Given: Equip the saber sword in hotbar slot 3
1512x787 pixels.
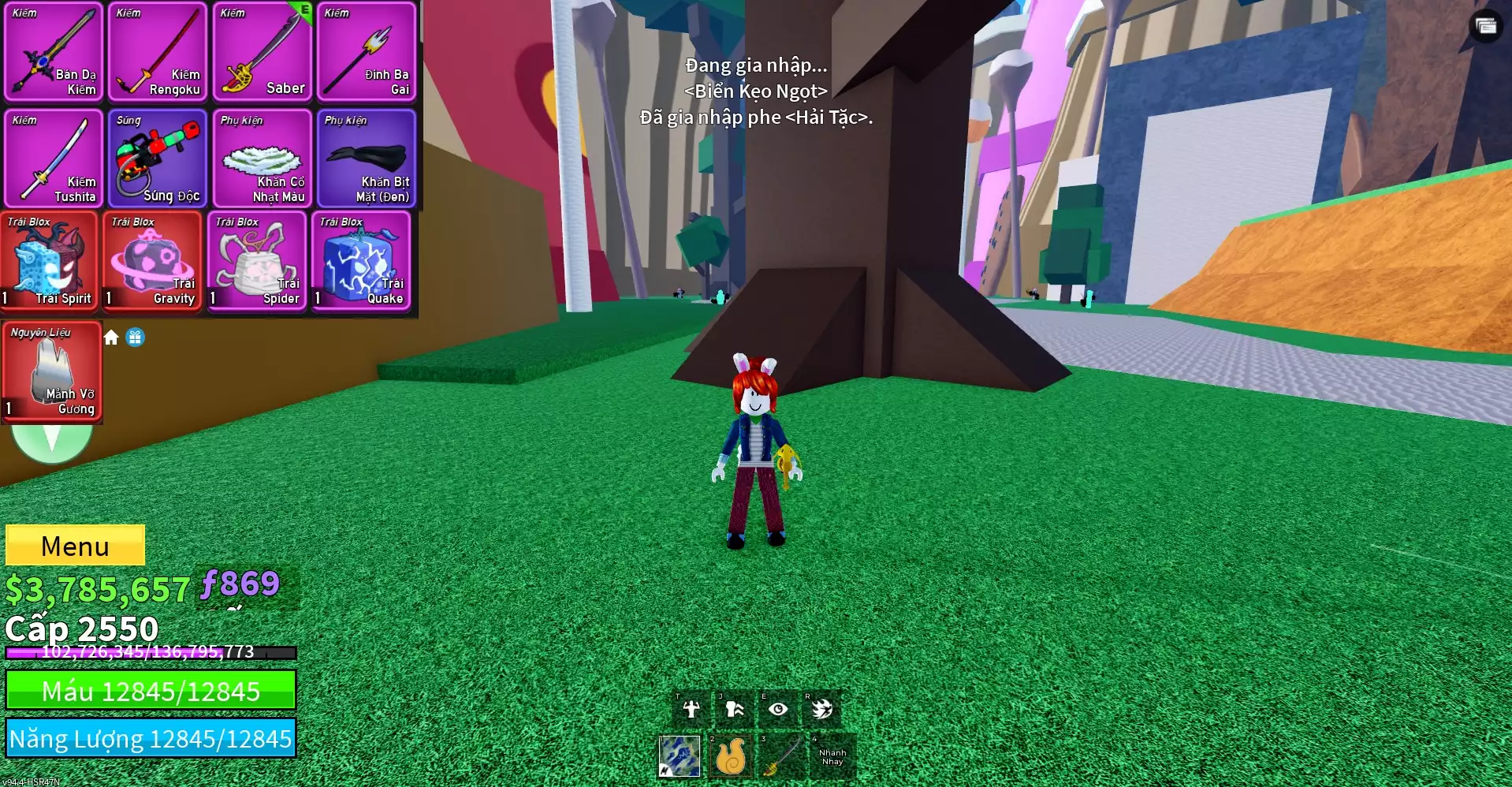Looking at the screenshot, I should coord(781,756).
